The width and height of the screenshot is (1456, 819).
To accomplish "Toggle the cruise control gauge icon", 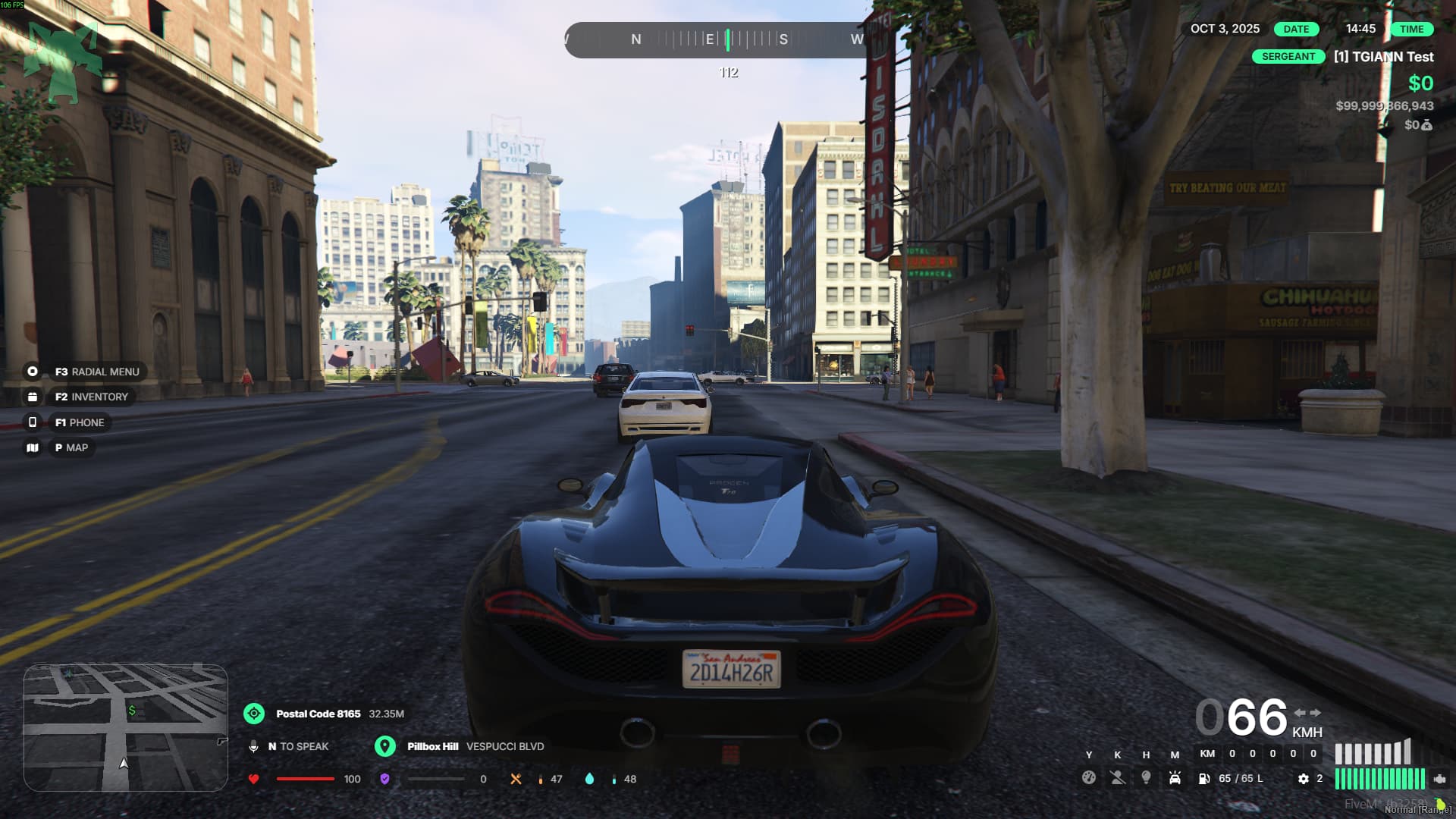I will click(1088, 778).
